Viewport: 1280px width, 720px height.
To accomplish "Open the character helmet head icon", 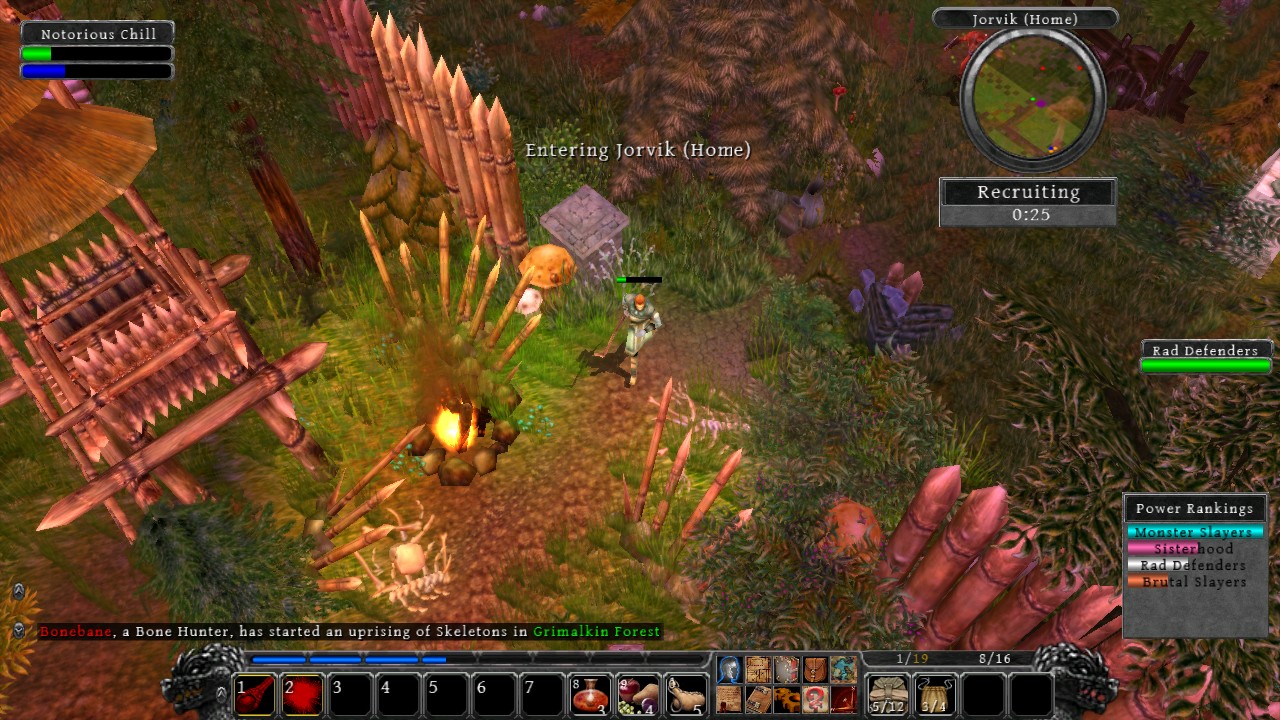I will point(729,670).
